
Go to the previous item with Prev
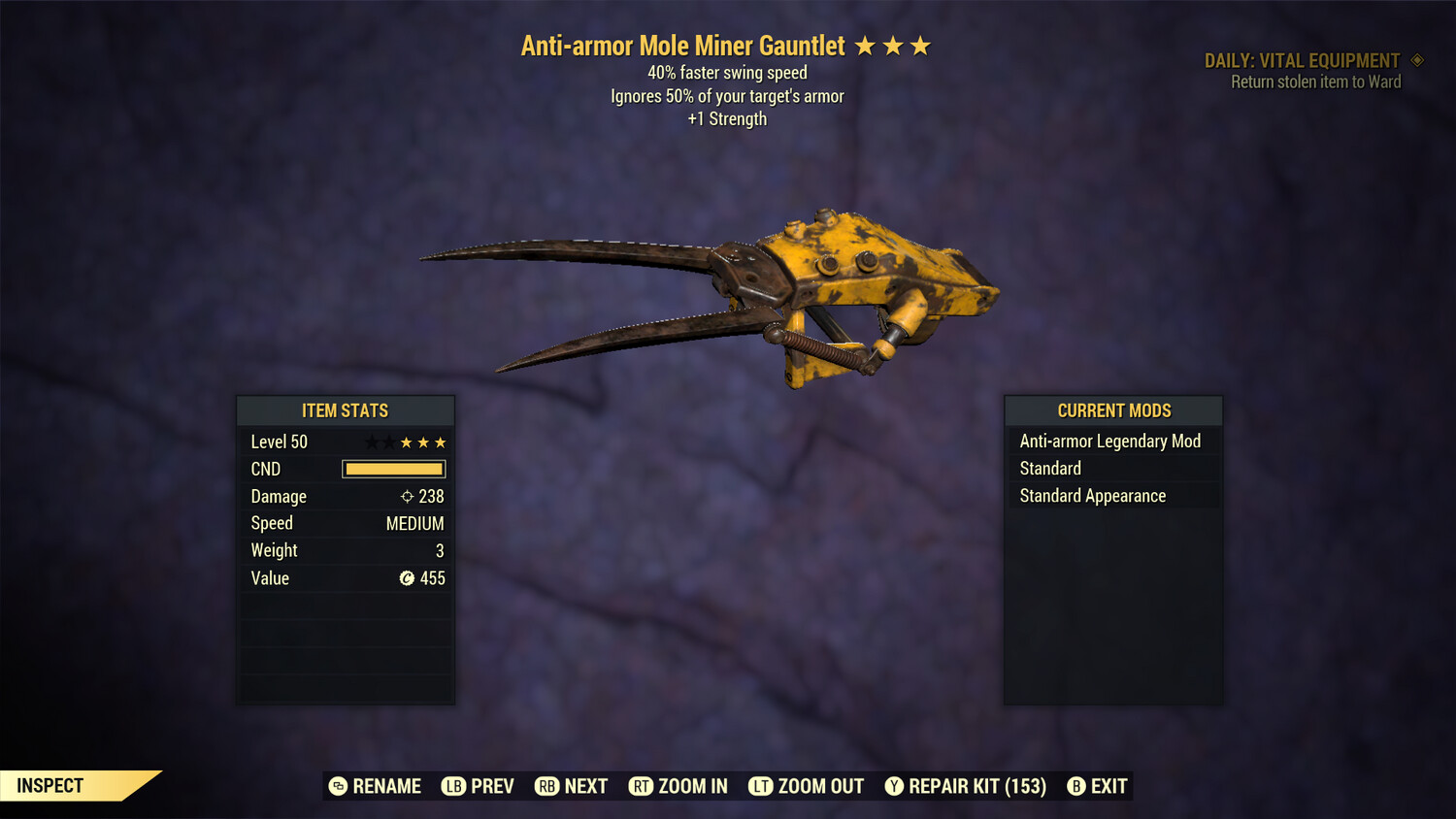tap(479, 786)
